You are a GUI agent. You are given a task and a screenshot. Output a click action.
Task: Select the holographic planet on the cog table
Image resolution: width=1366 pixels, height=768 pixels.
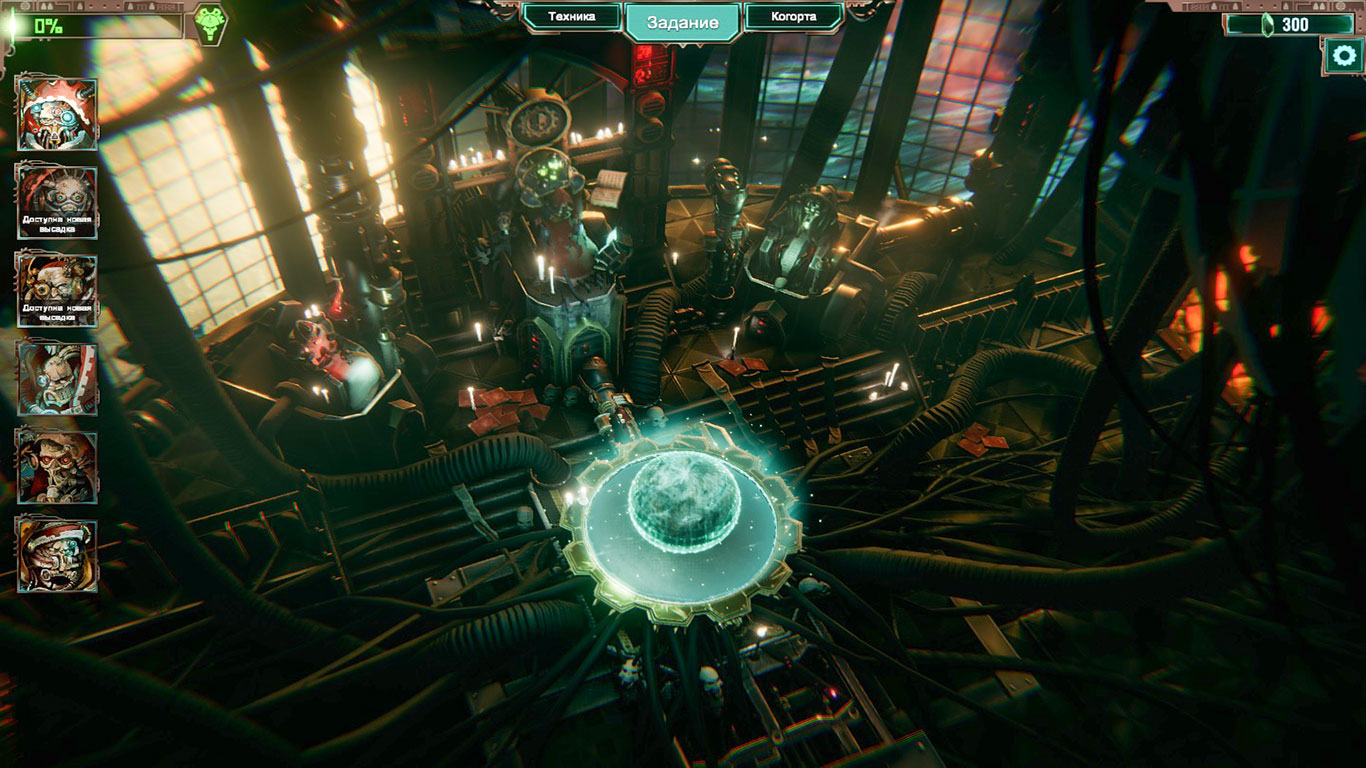(x=685, y=503)
